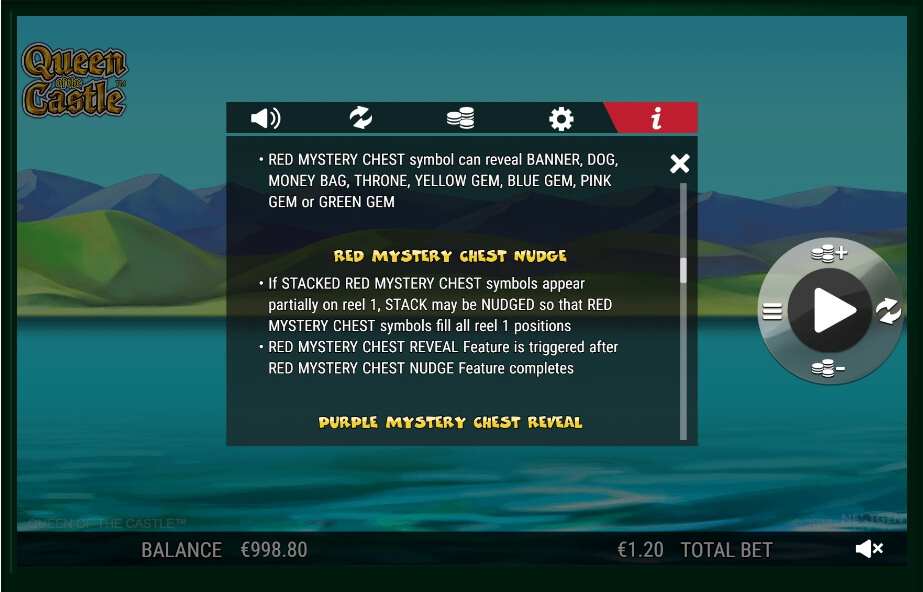Screen dimensions: 923x592
Task: Decrease bet with the coins minus button
Action: click(x=828, y=369)
